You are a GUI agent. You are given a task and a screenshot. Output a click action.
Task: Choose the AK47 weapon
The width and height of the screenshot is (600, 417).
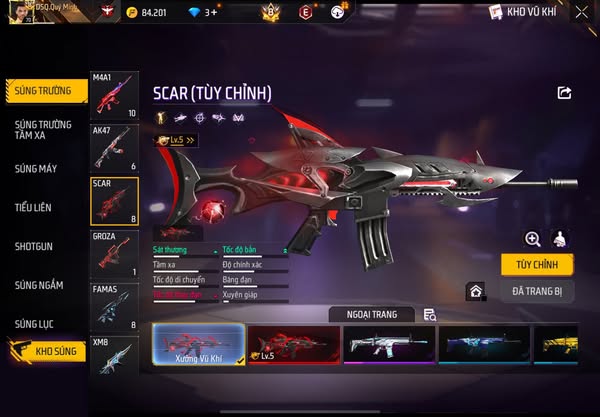[113, 149]
